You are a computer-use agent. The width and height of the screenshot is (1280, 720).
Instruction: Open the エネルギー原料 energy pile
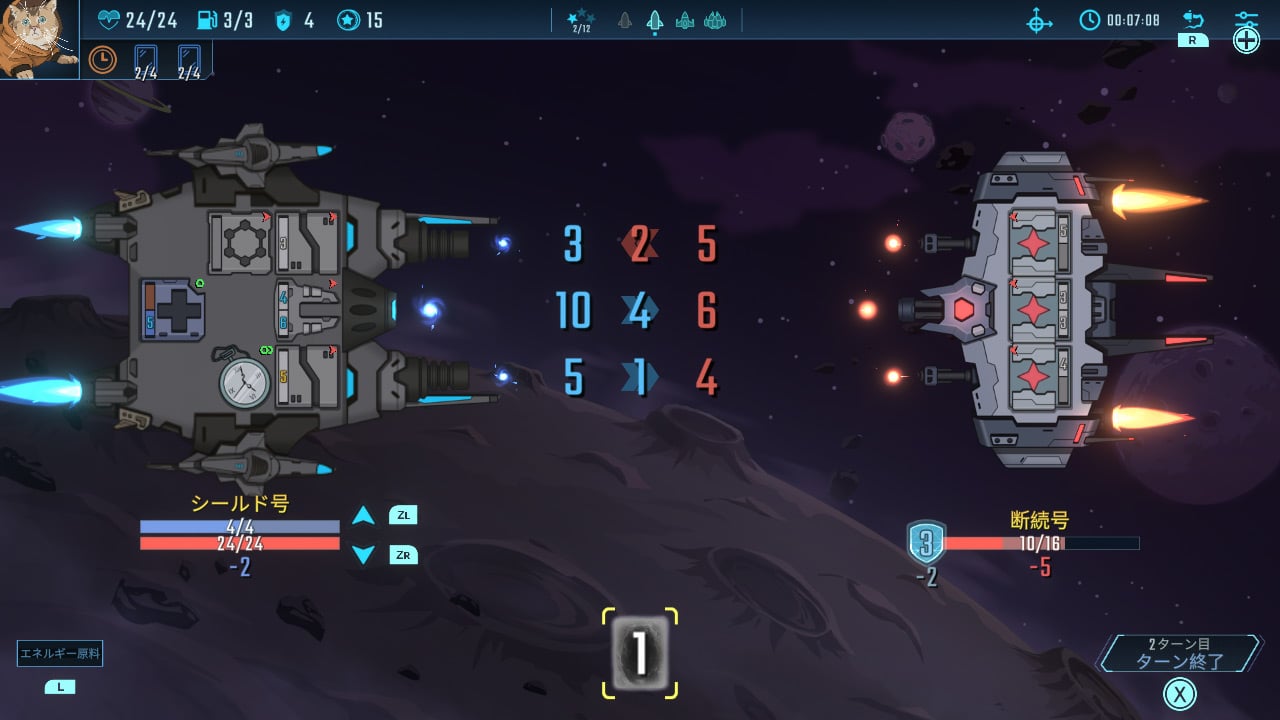60,655
